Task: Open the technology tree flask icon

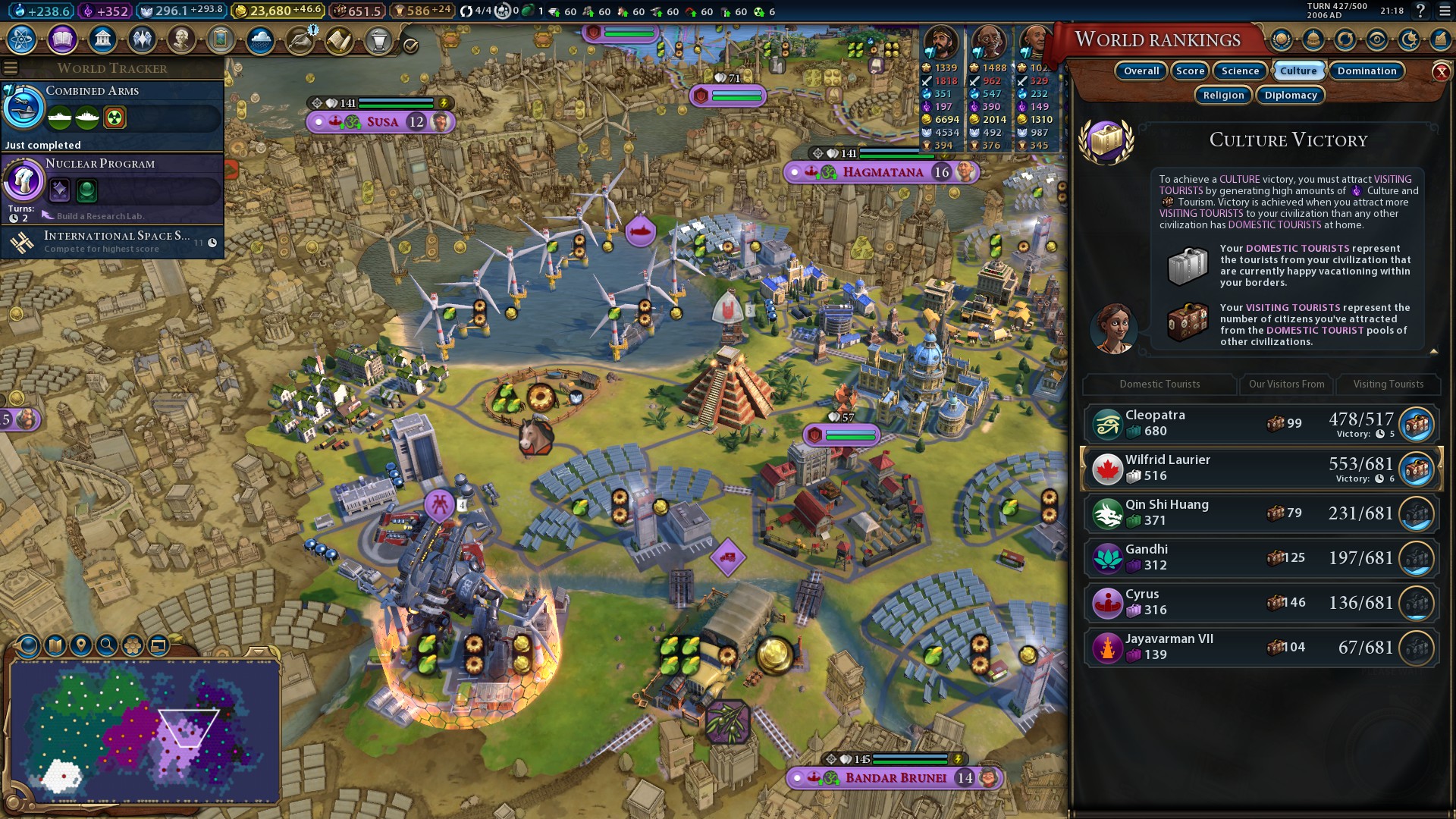Action: click(22, 39)
